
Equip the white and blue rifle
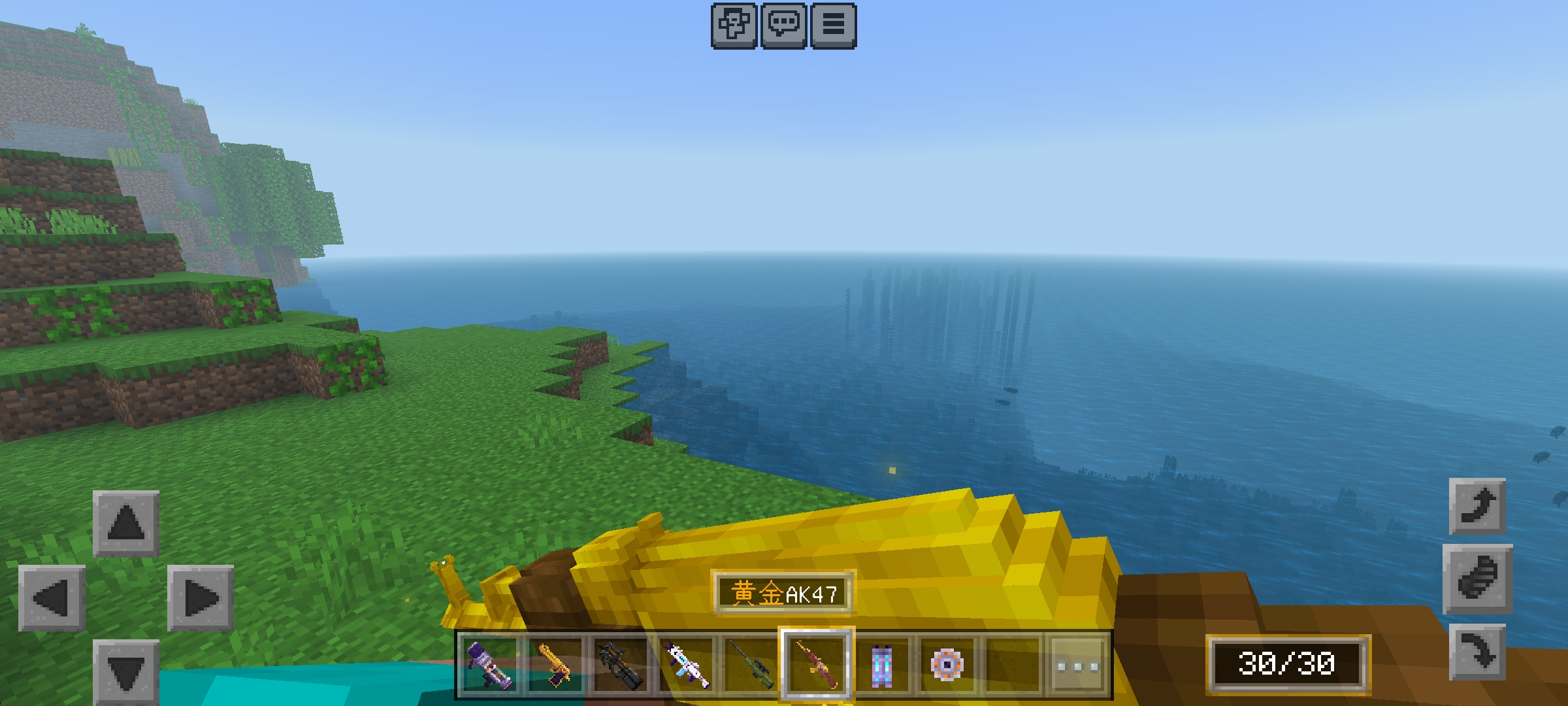point(685,665)
